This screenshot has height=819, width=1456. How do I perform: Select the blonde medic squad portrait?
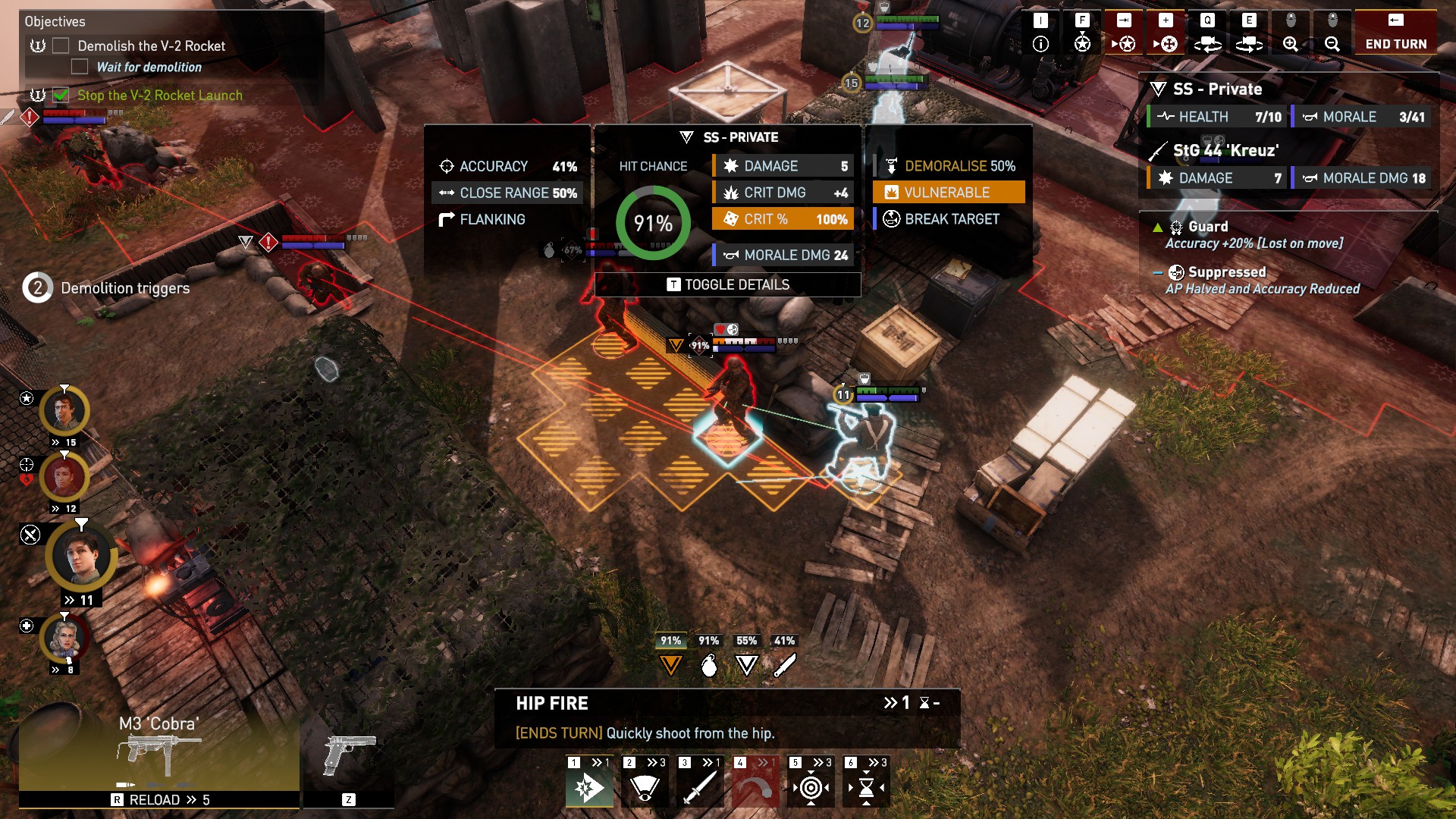(65, 639)
